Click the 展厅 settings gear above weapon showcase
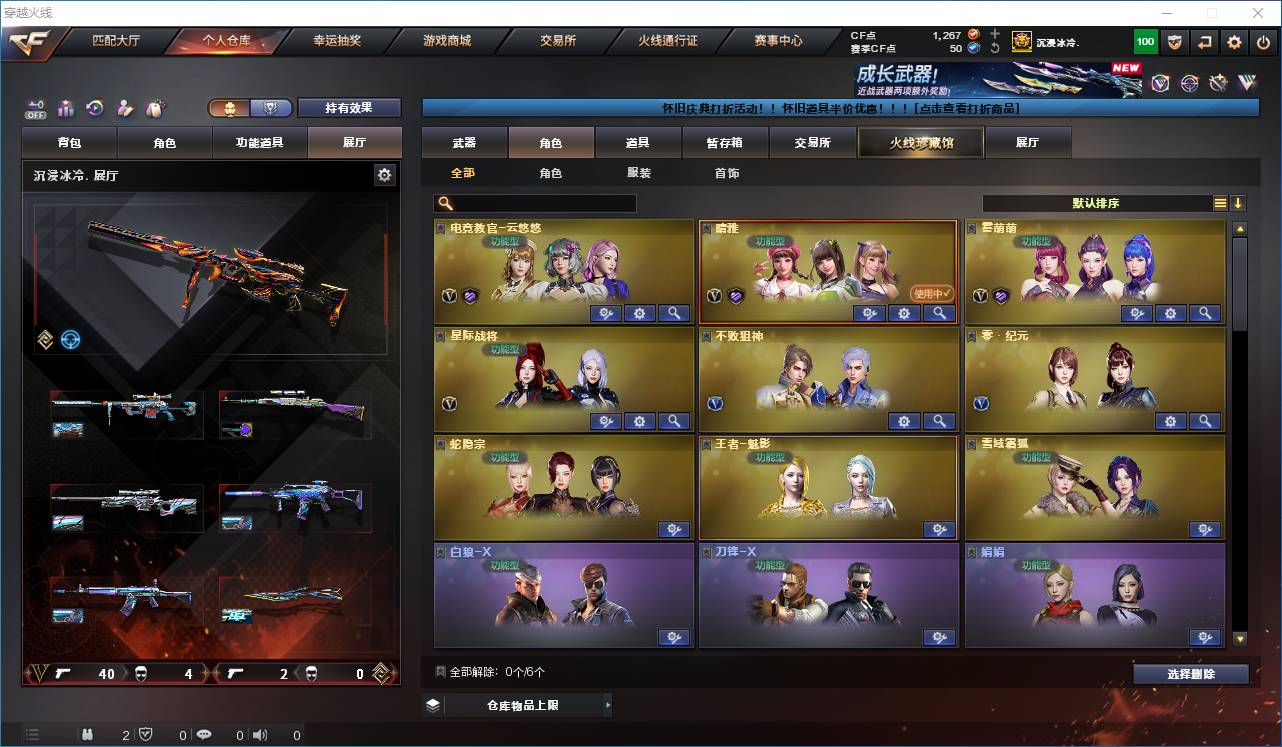The width and height of the screenshot is (1282, 747). [385, 174]
